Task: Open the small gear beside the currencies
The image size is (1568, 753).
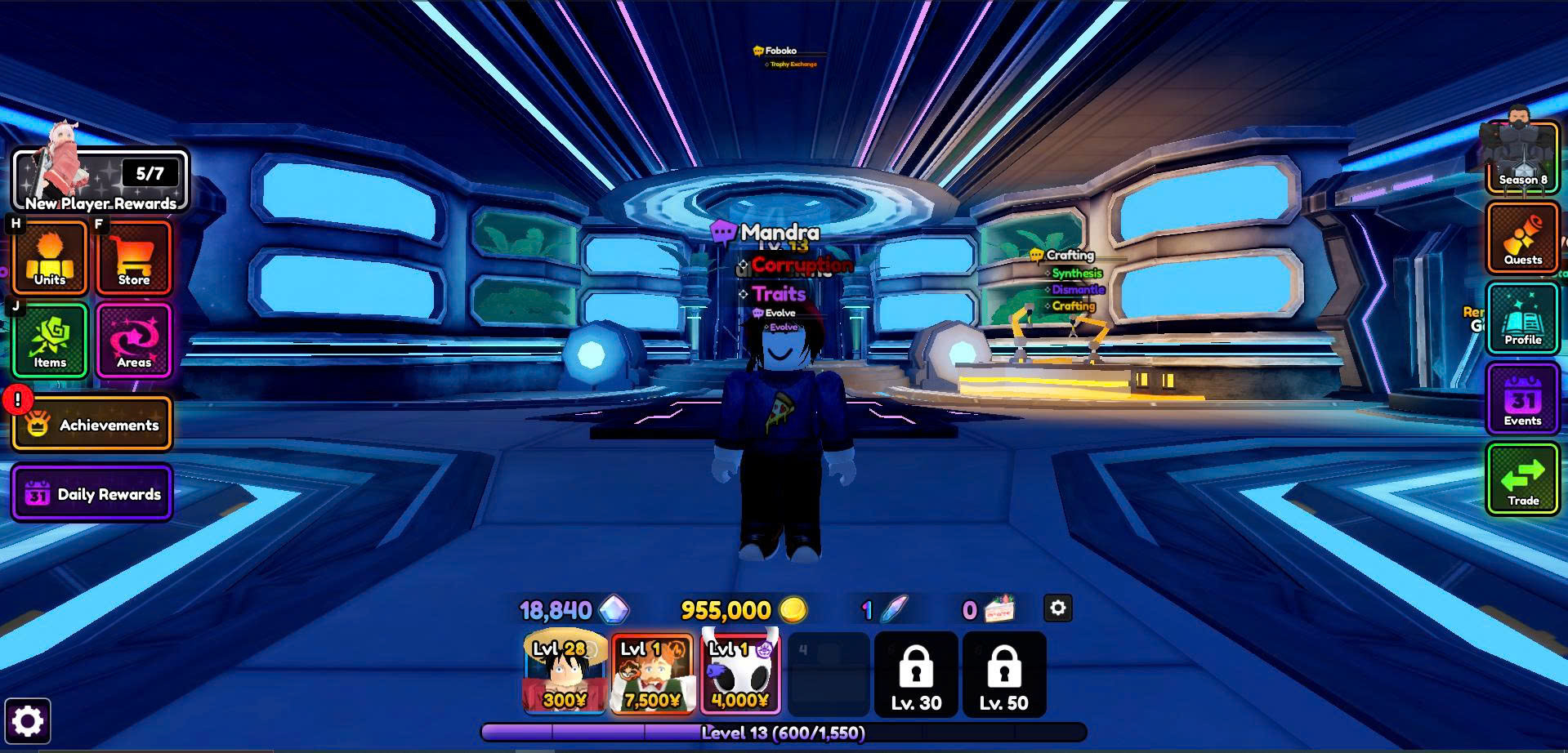Action: click(x=1057, y=608)
